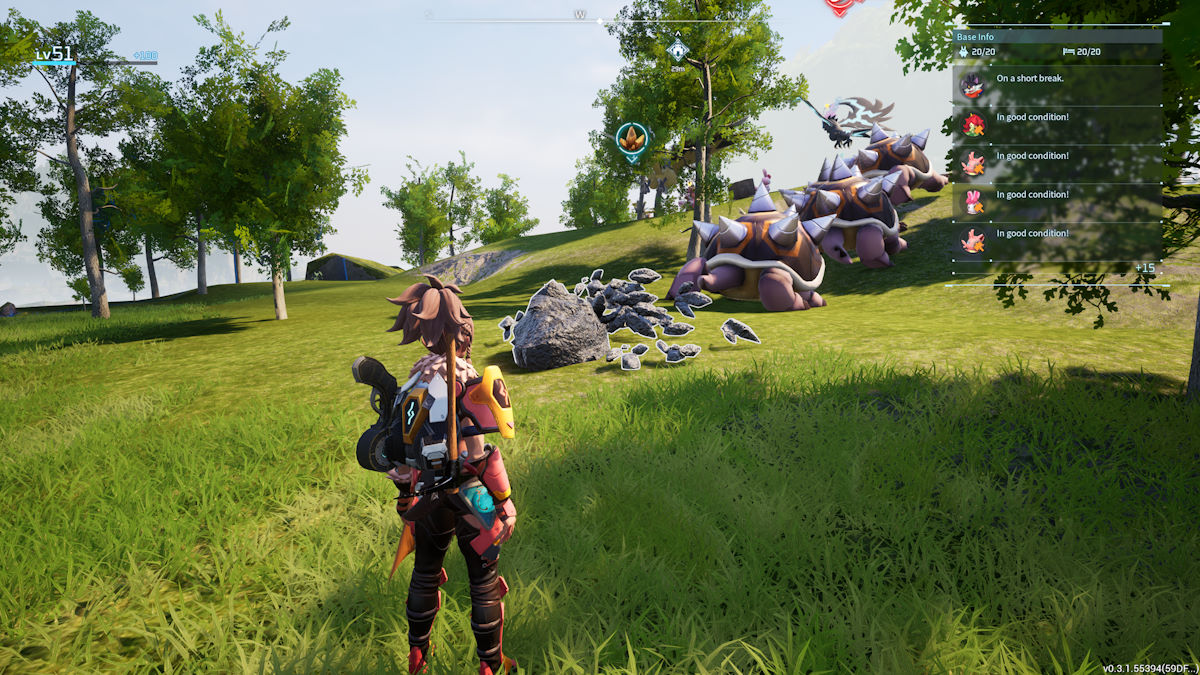Show the +15 additional base pals
1200x675 pixels.
[1145, 268]
